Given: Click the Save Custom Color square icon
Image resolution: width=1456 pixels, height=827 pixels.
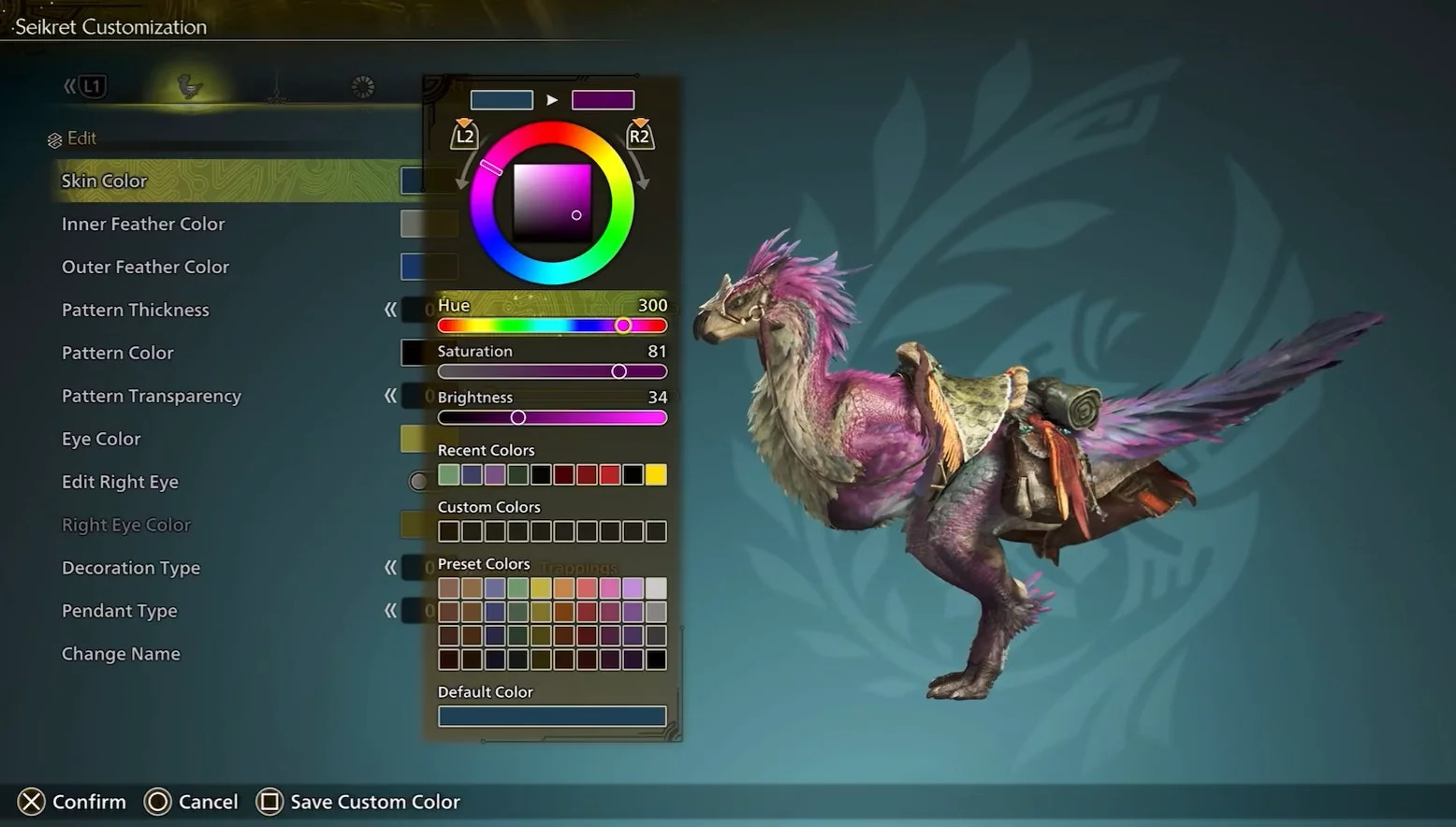Looking at the screenshot, I should [269, 802].
